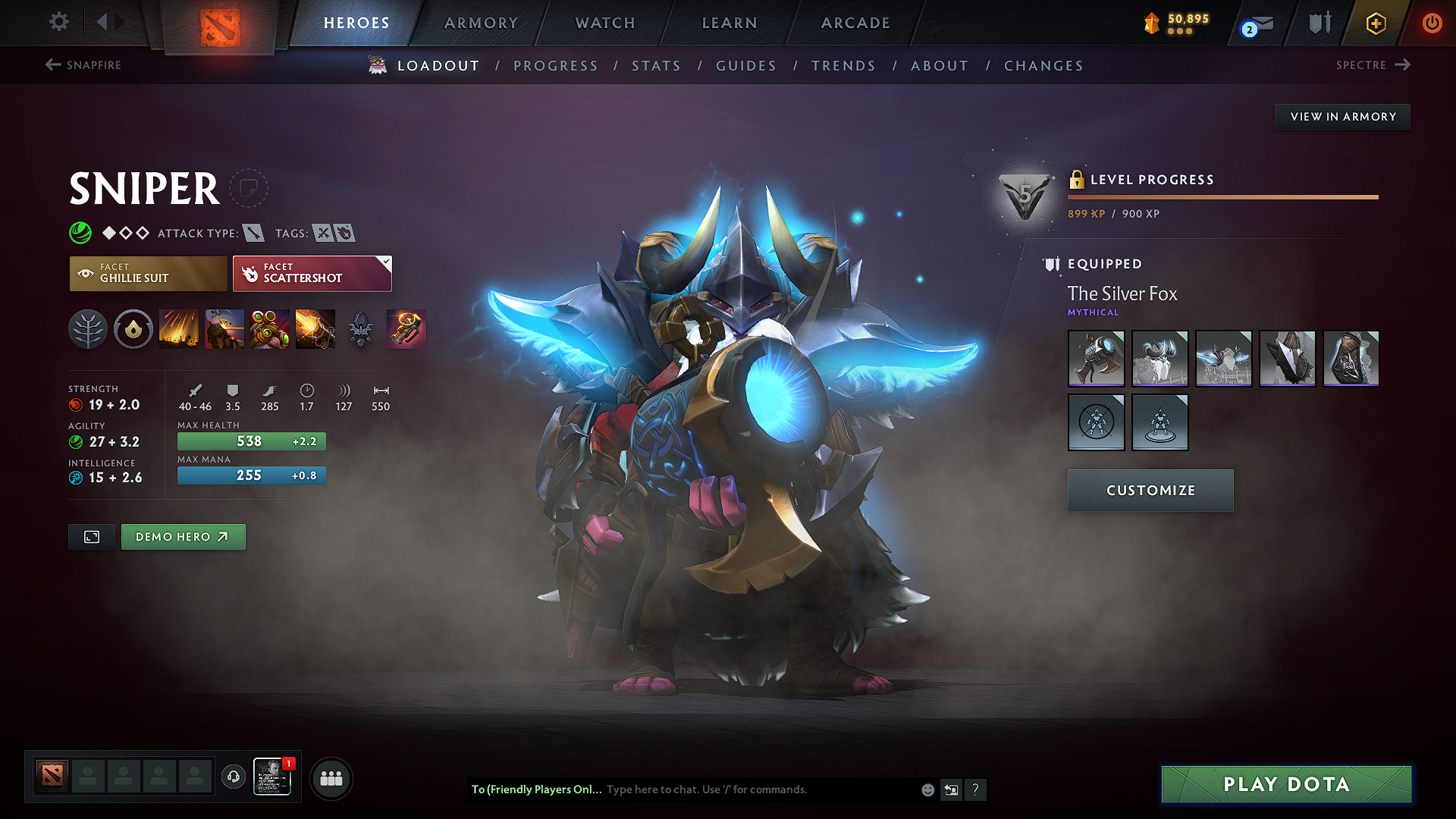Click the Assassinate ultimate ability icon
The image size is (1456, 819).
click(315, 328)
